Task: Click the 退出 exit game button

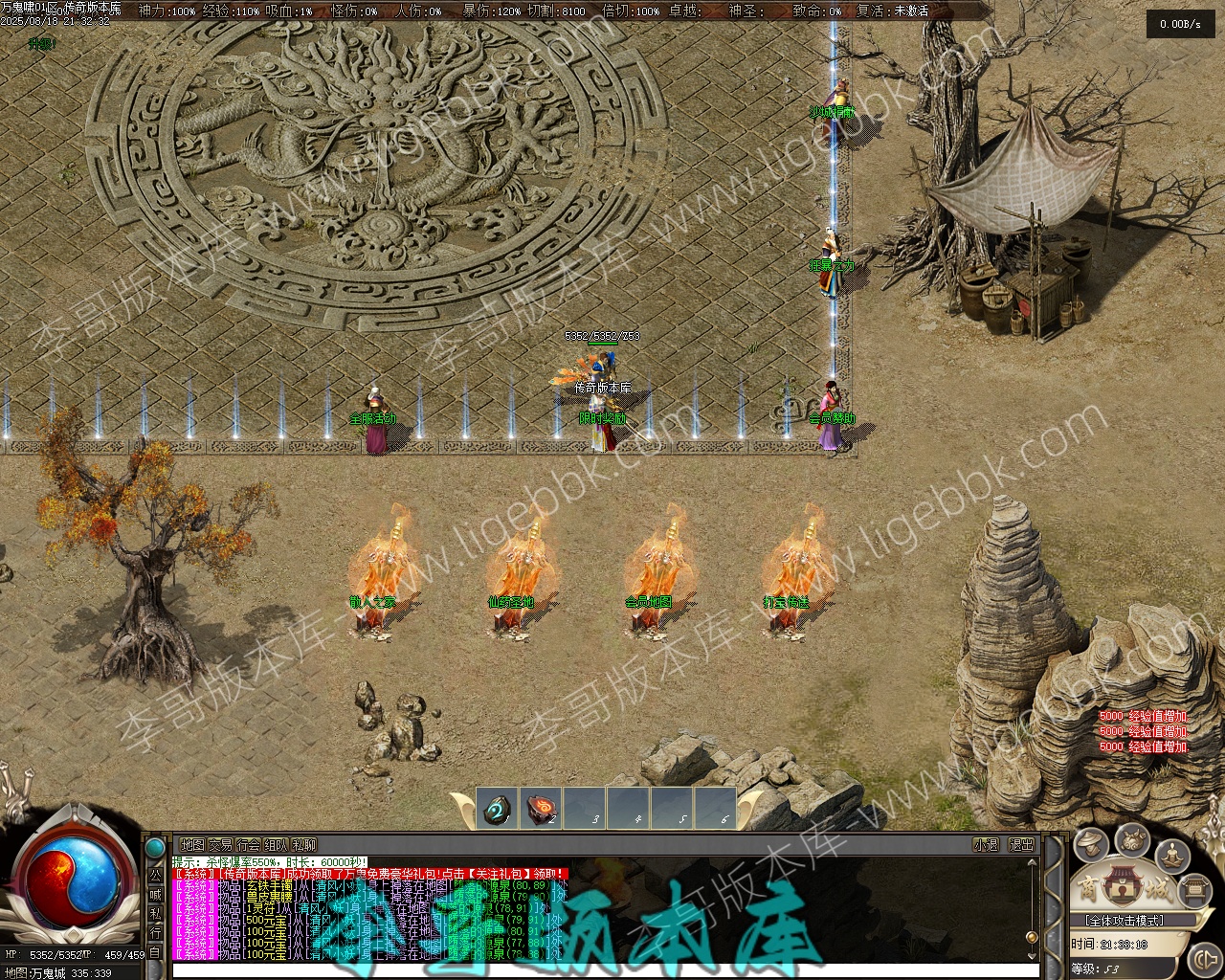Action: 1022,845
